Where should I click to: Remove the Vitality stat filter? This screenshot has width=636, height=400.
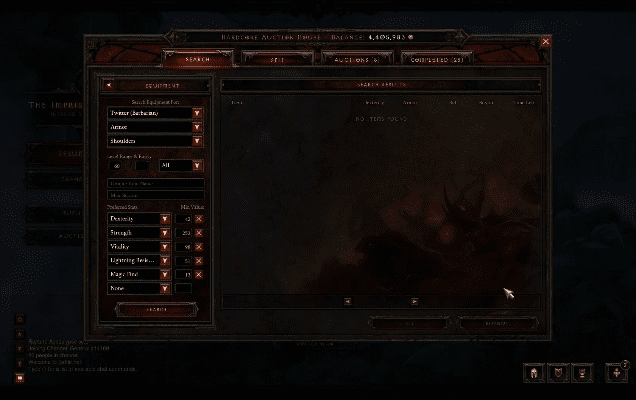coord(198,246)
